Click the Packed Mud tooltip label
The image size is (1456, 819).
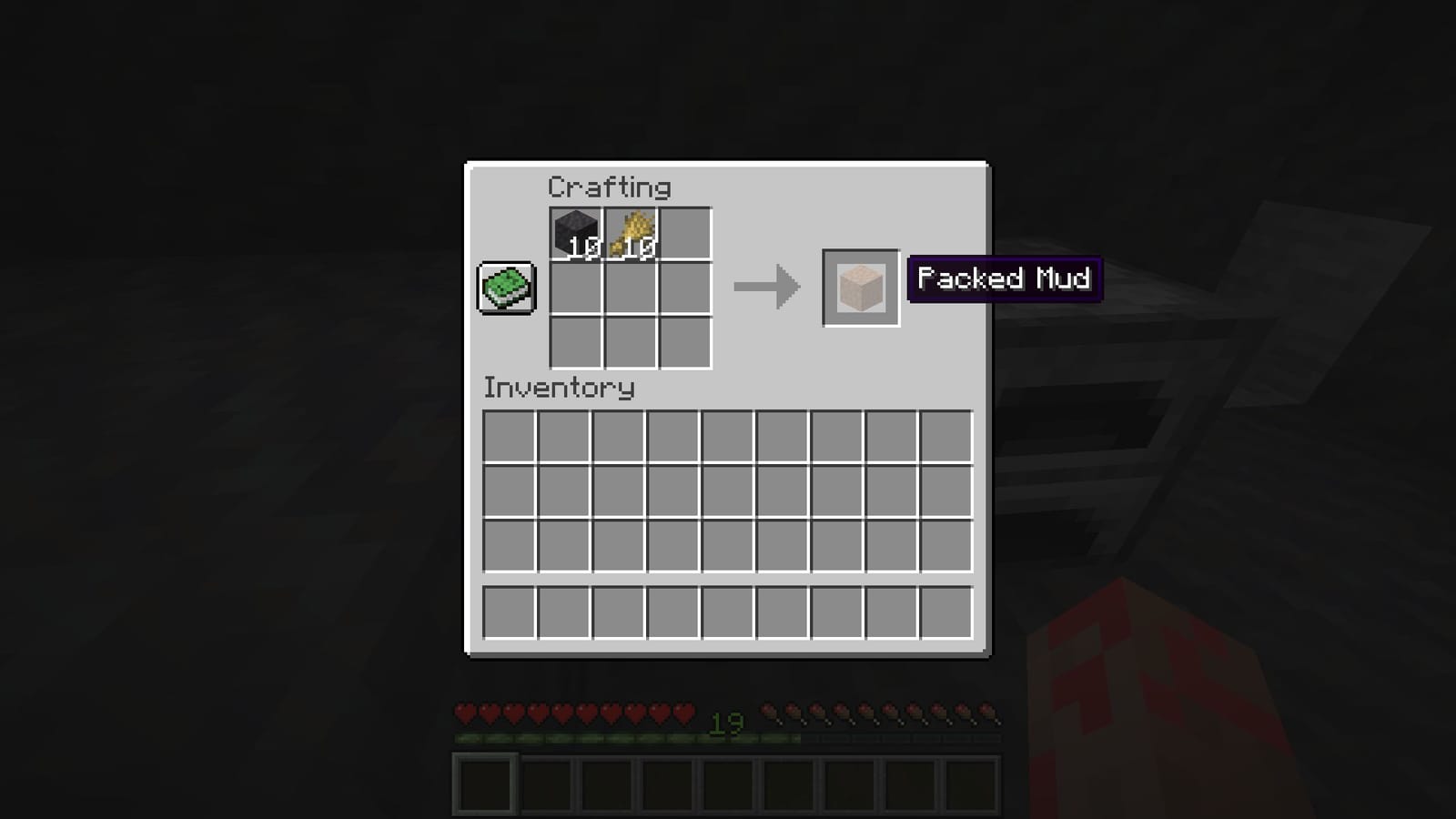coord(1004,279)
